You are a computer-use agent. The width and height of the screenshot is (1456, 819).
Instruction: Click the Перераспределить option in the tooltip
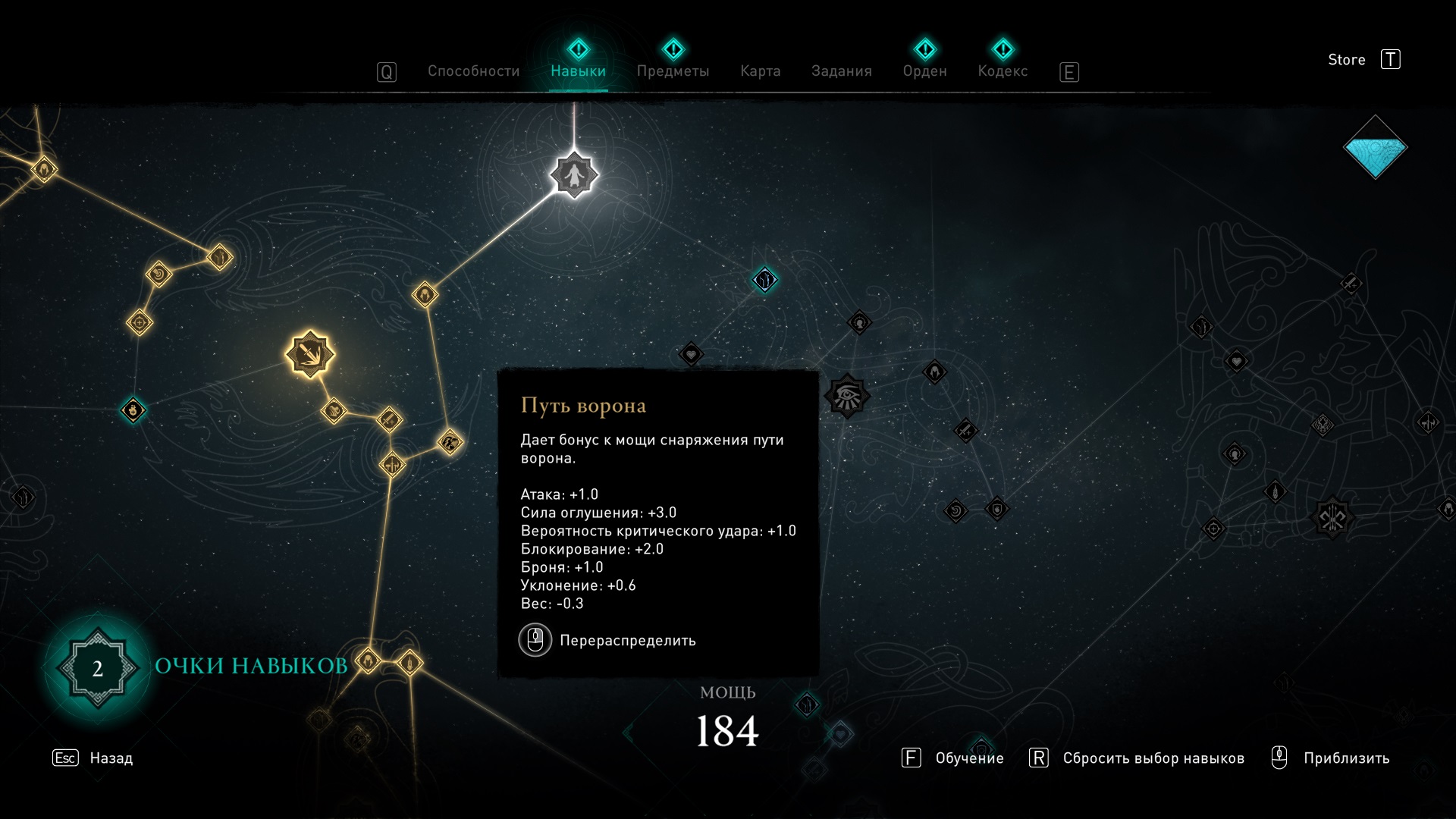click(x=626, y=641)
